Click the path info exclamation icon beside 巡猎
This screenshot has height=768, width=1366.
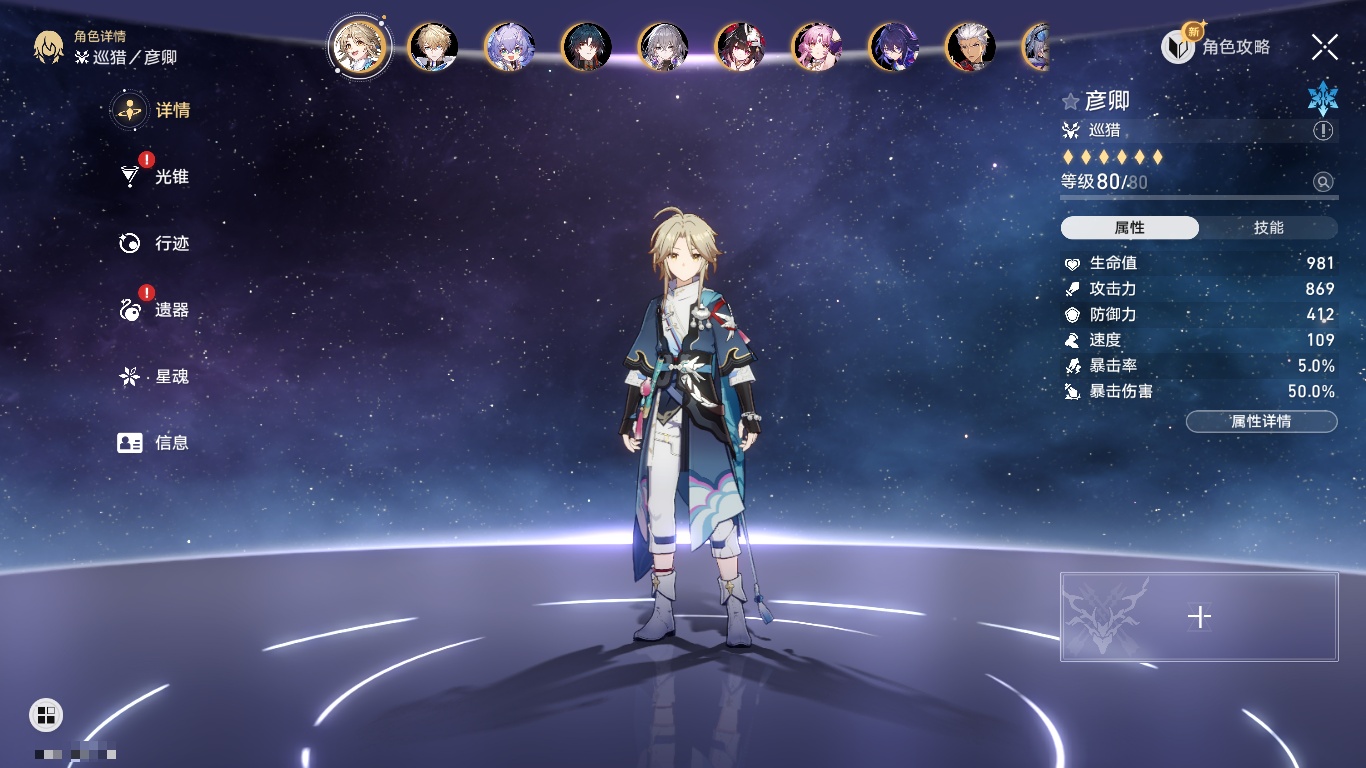1323,131
